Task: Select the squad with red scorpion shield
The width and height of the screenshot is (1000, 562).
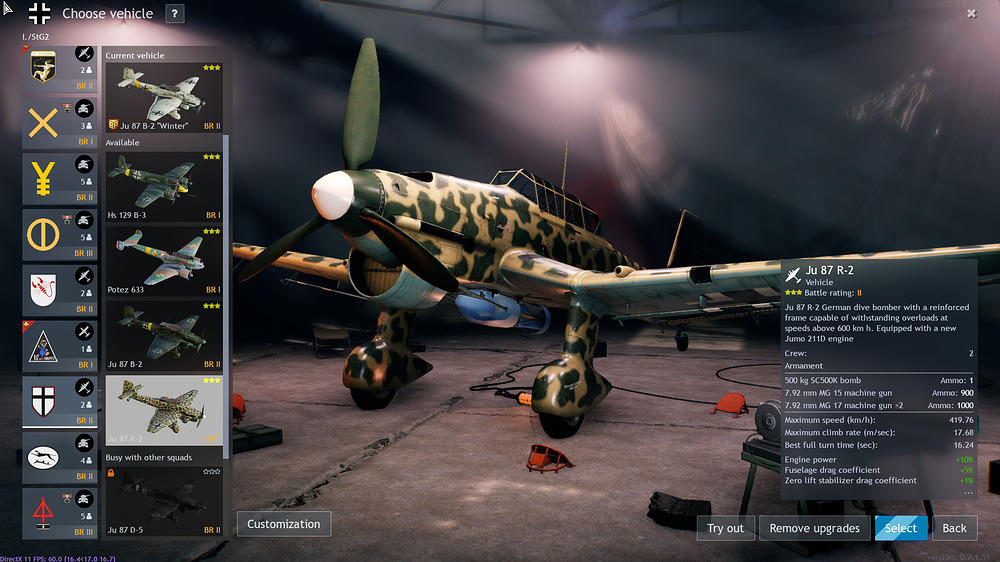Action: point(60,291)
